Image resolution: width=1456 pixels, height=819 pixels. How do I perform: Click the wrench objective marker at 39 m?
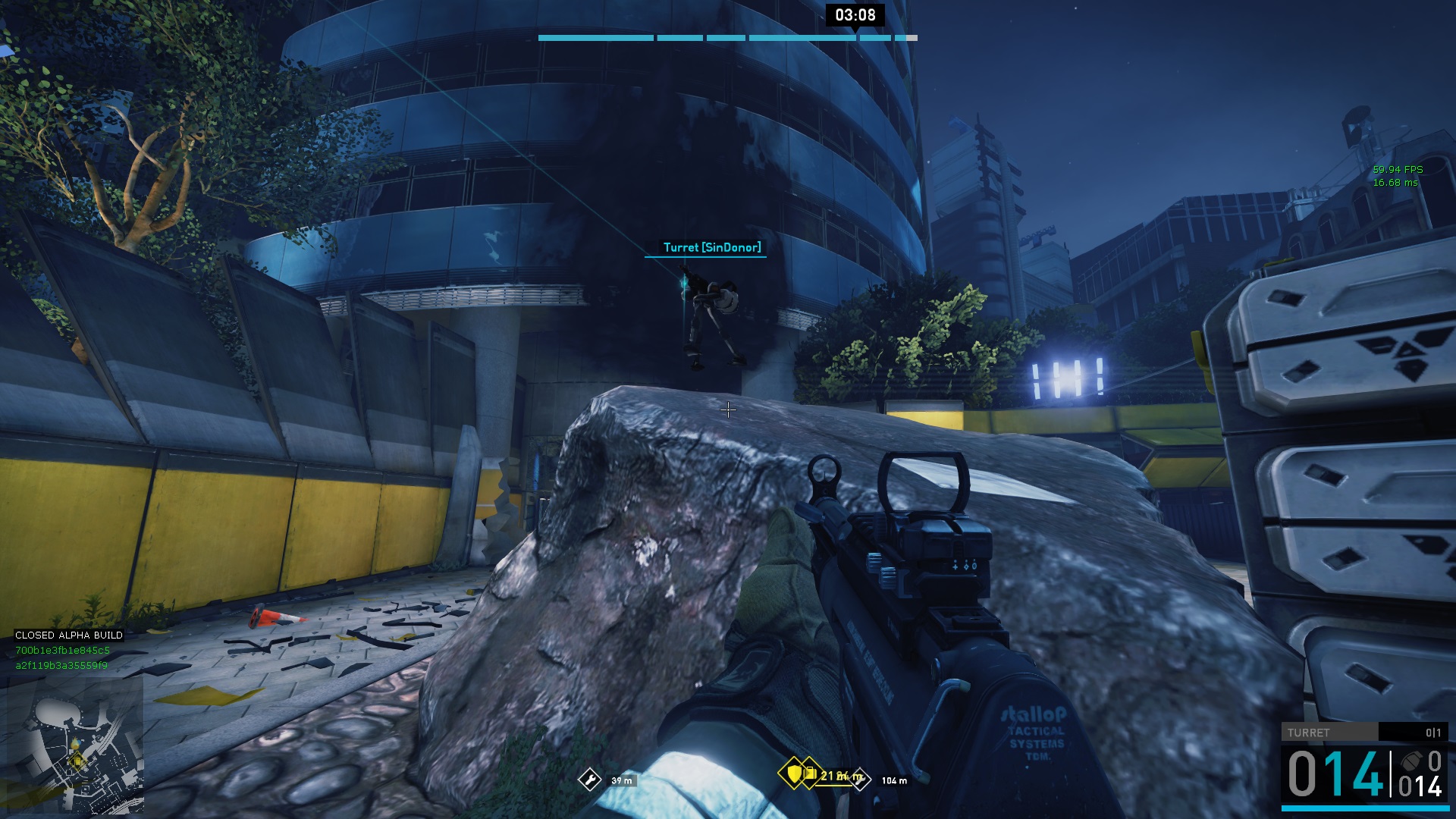[x=589, y=780]
